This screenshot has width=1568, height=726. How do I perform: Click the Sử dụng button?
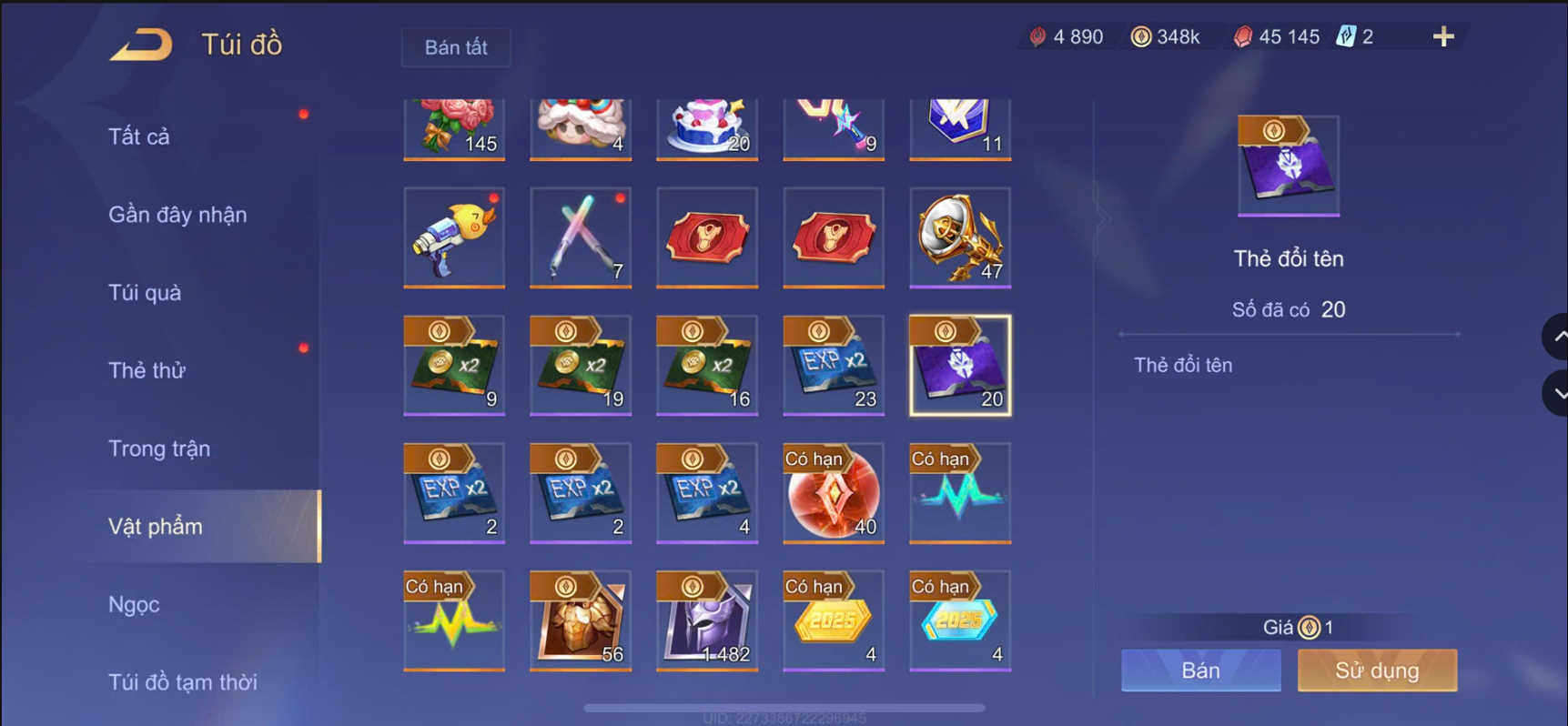coord(1376,671)
